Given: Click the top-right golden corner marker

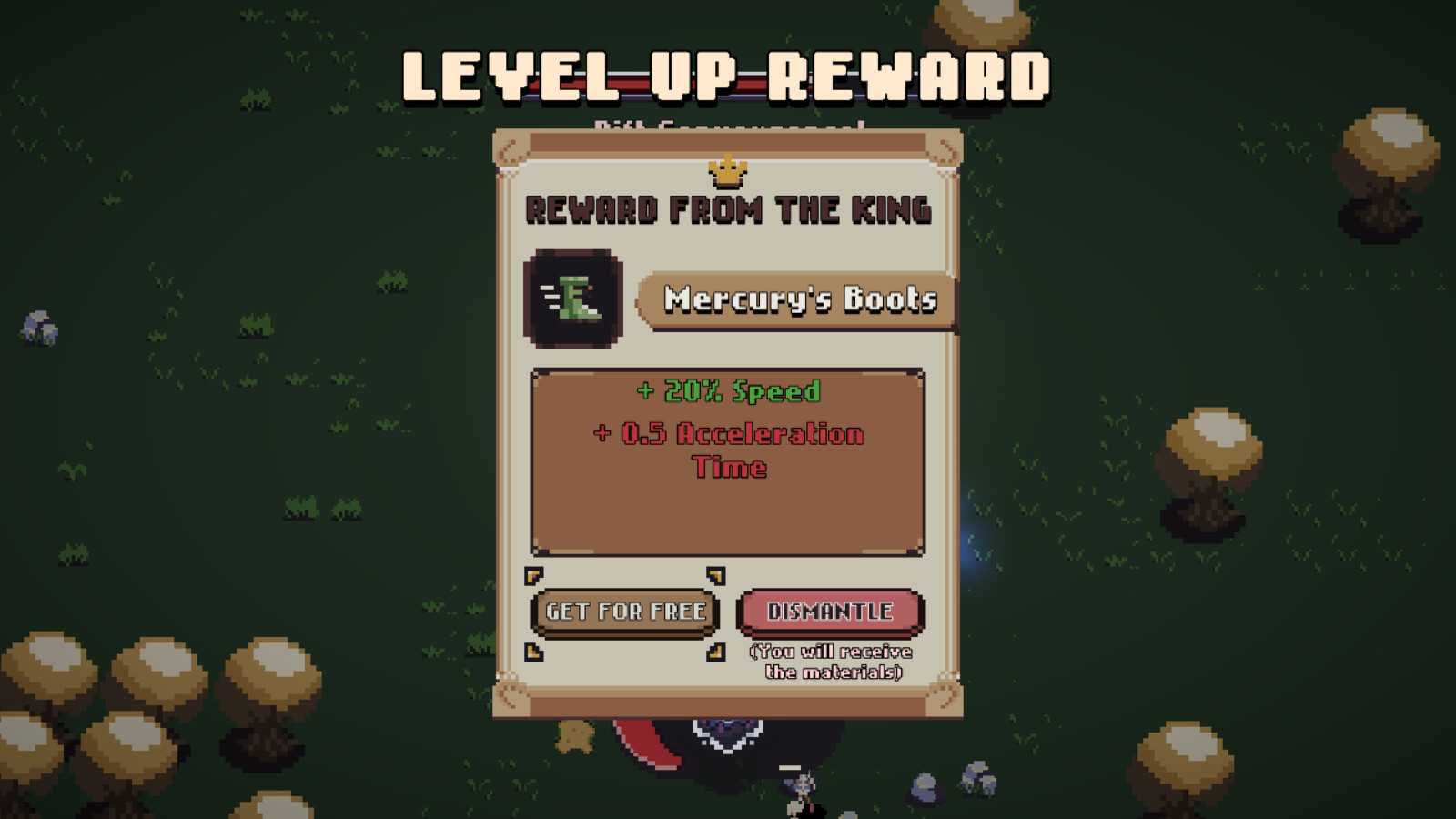Looking at the screenshot, I should click(x=716, y=573).
